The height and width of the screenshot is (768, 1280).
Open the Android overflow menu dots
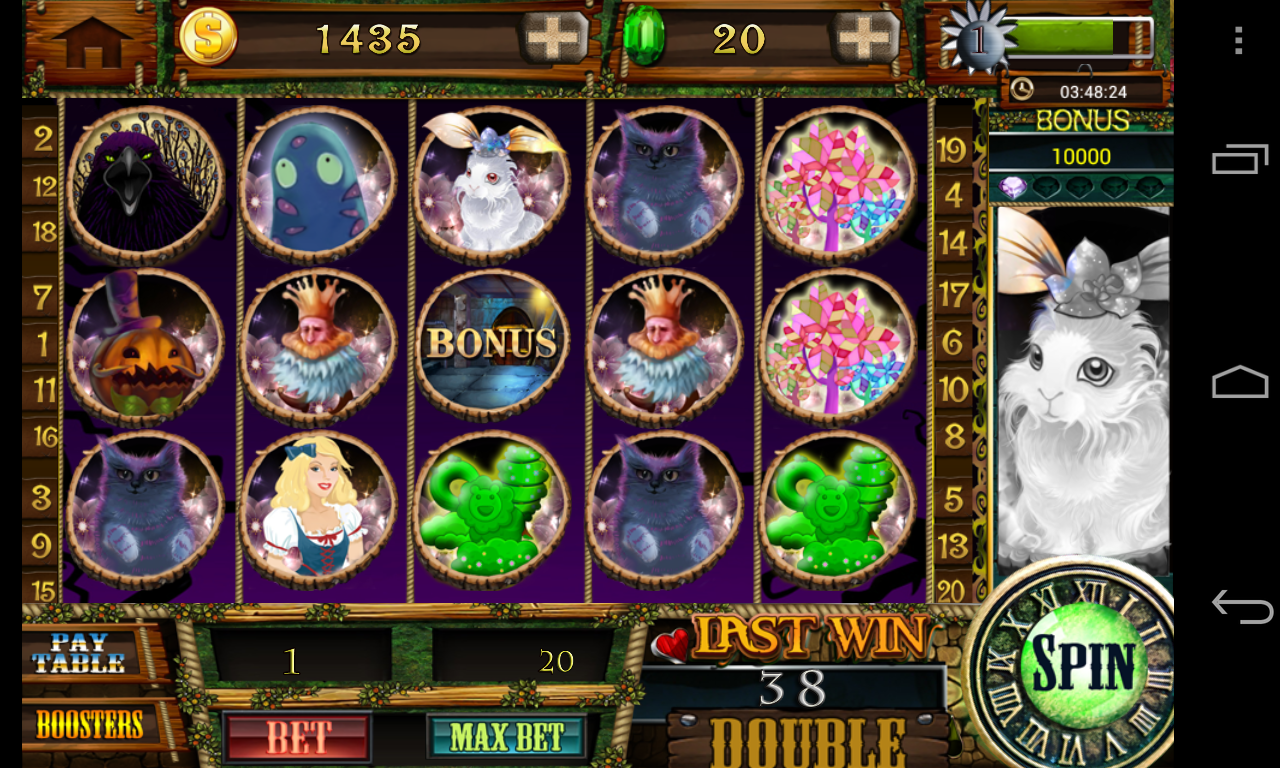1238,40
